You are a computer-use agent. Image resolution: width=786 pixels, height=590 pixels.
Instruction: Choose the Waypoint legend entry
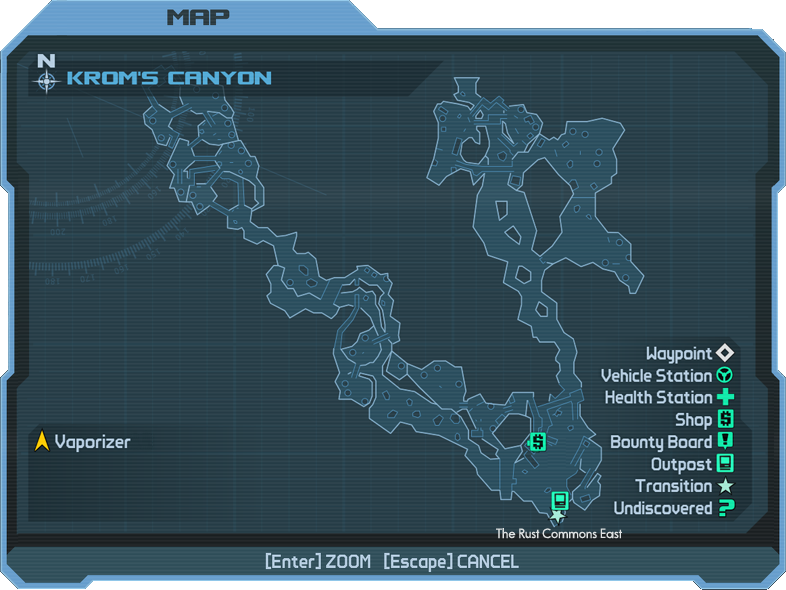point(690,354)
